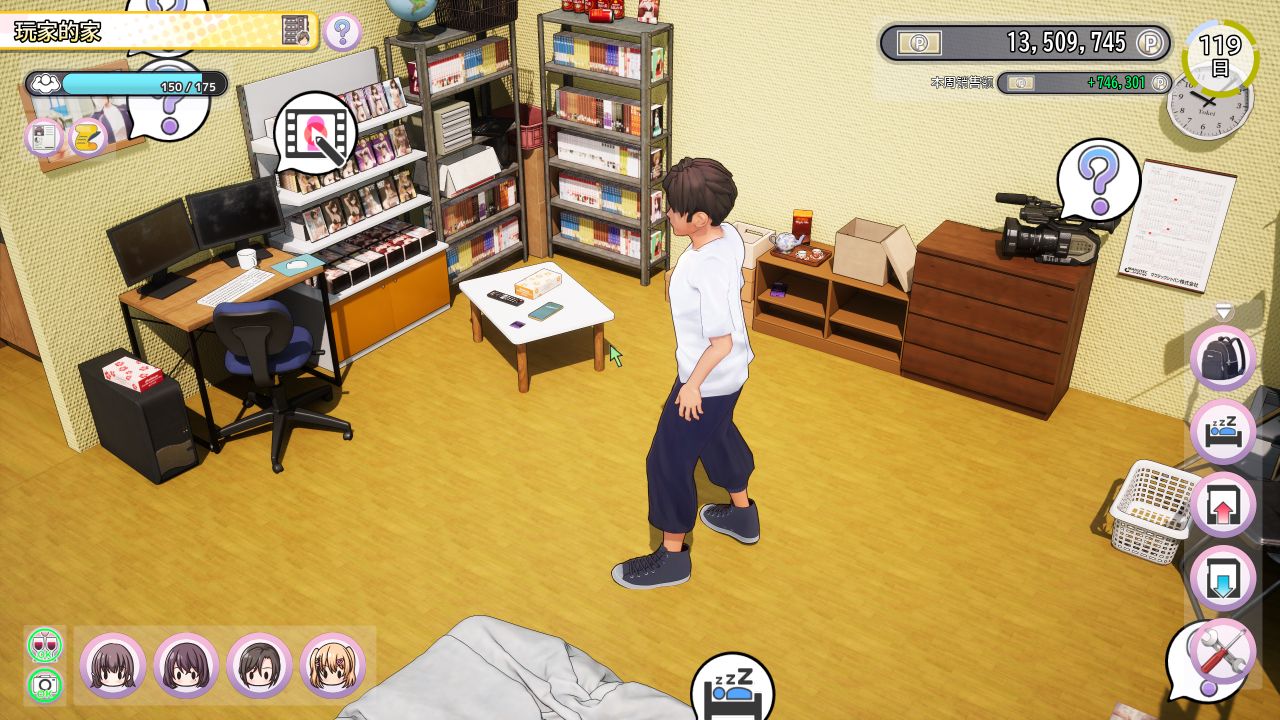The image size is (1280, 720).
Task: Select the black short-haired character portrait
Action: (259, 666)
